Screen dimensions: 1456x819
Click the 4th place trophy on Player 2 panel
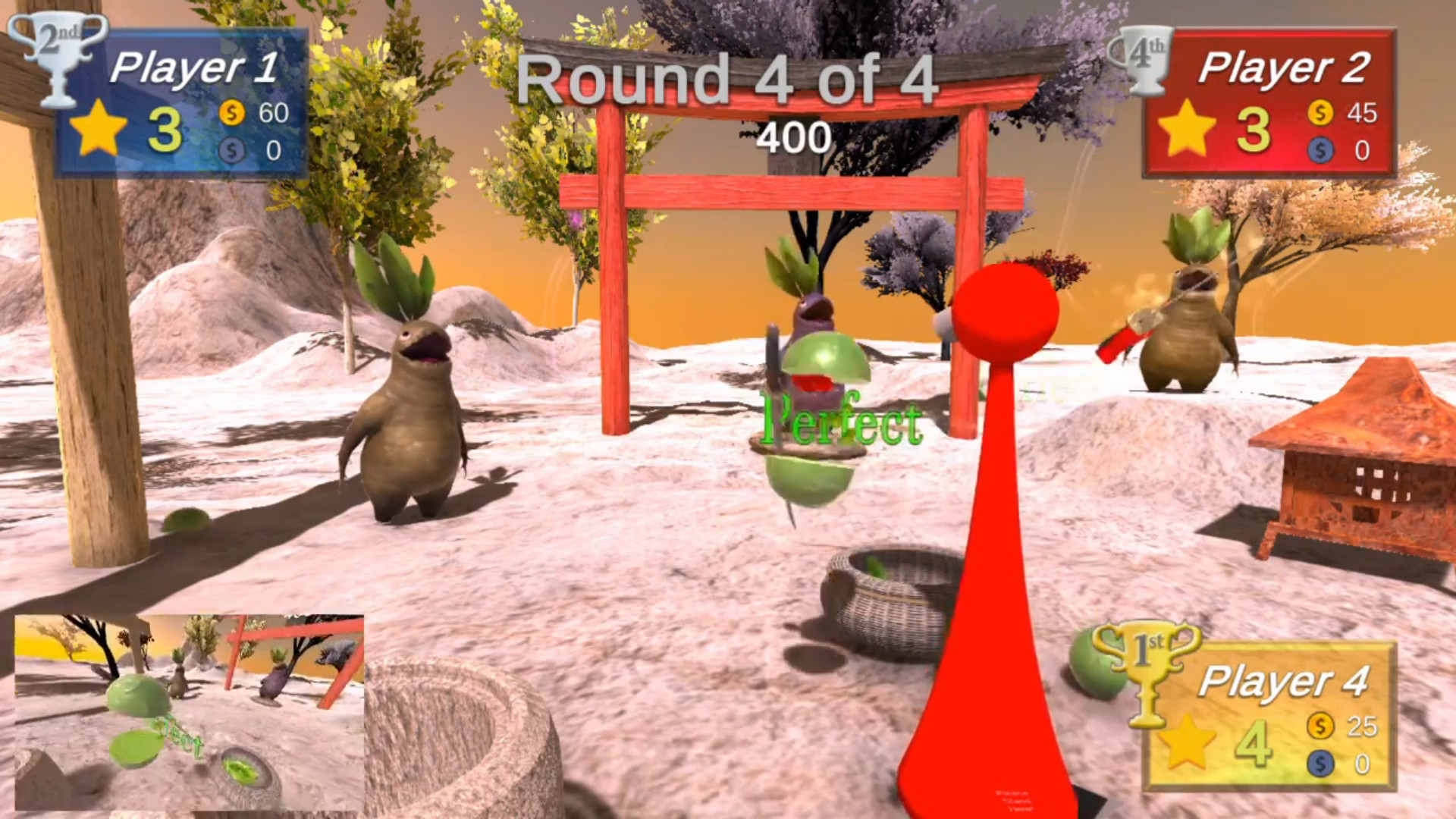click(1145, 57)
